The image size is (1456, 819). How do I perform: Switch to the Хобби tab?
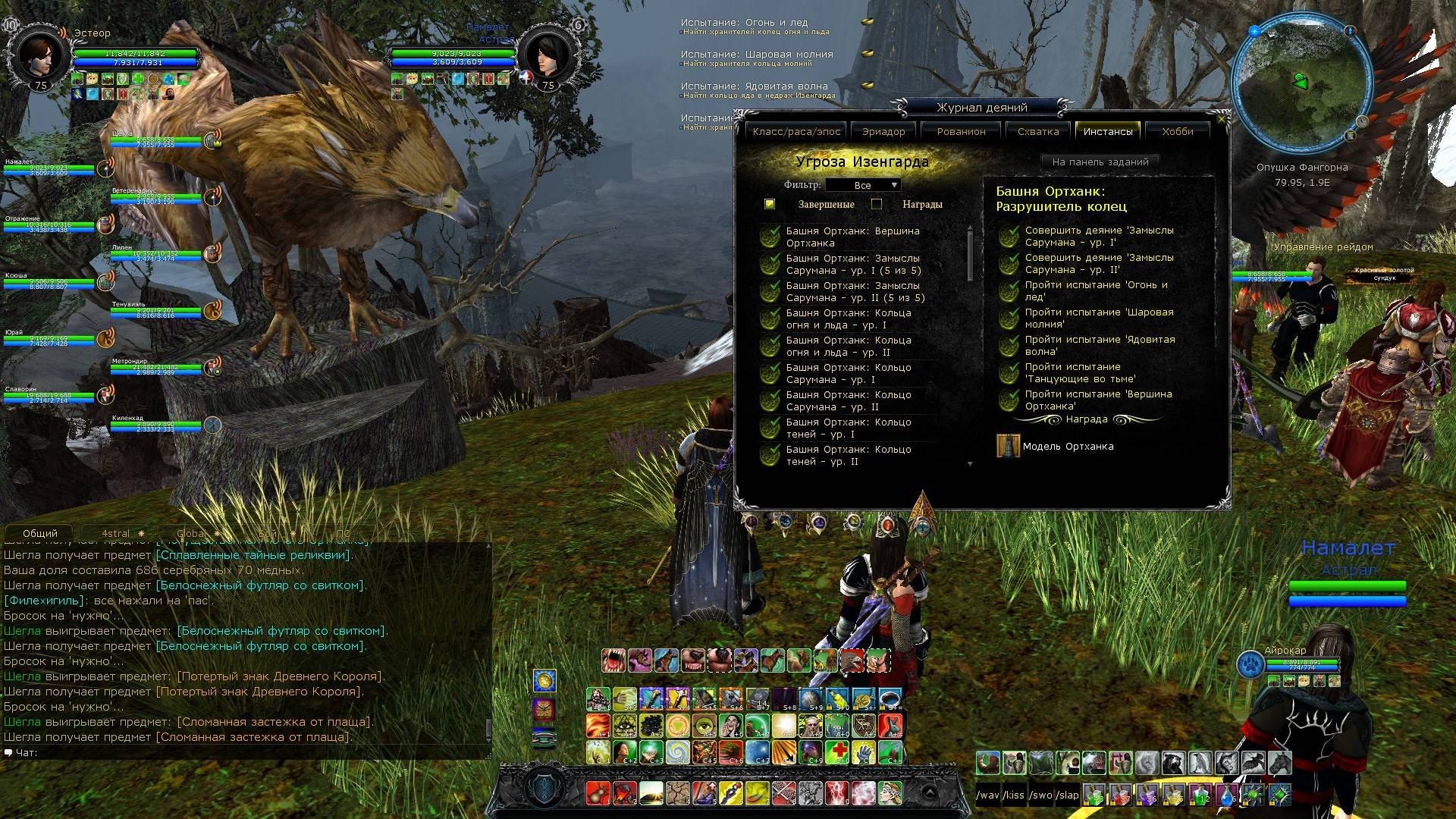(x=1177, y=131)
